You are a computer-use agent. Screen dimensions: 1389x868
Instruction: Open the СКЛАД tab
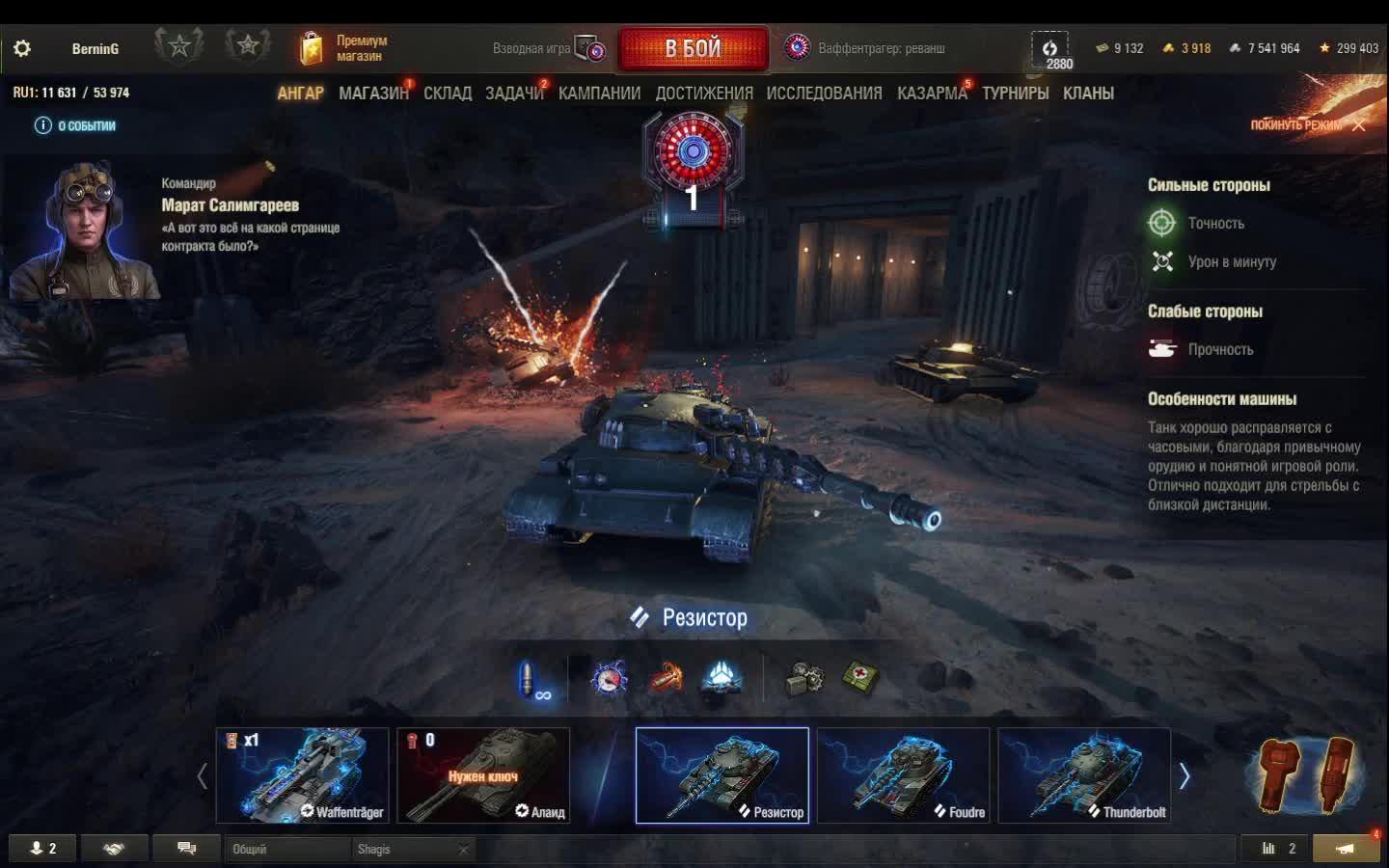tap(448, 94)
